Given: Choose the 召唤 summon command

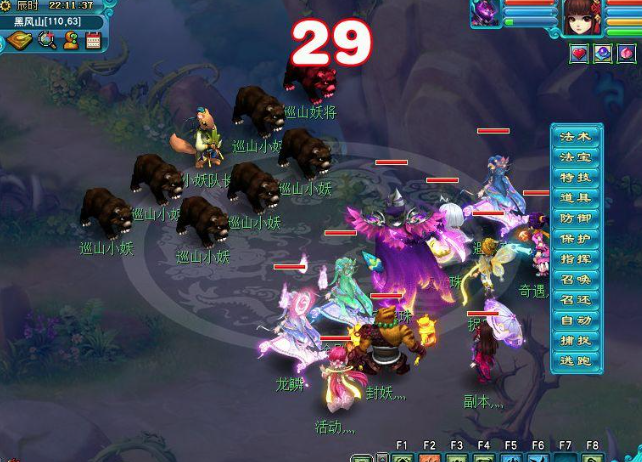Looking at the screenshot, I should click(x=578, y=280).
